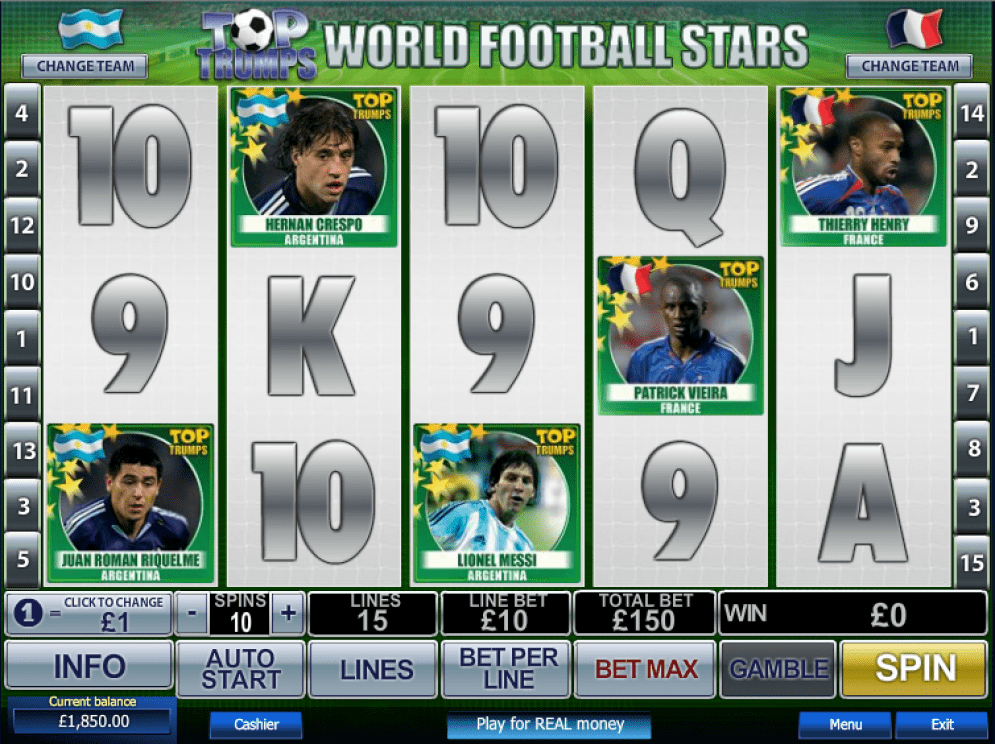This screenshot has height=744, width=995.
Task: Select payline number 14
Action: click(x=971, y=113)
